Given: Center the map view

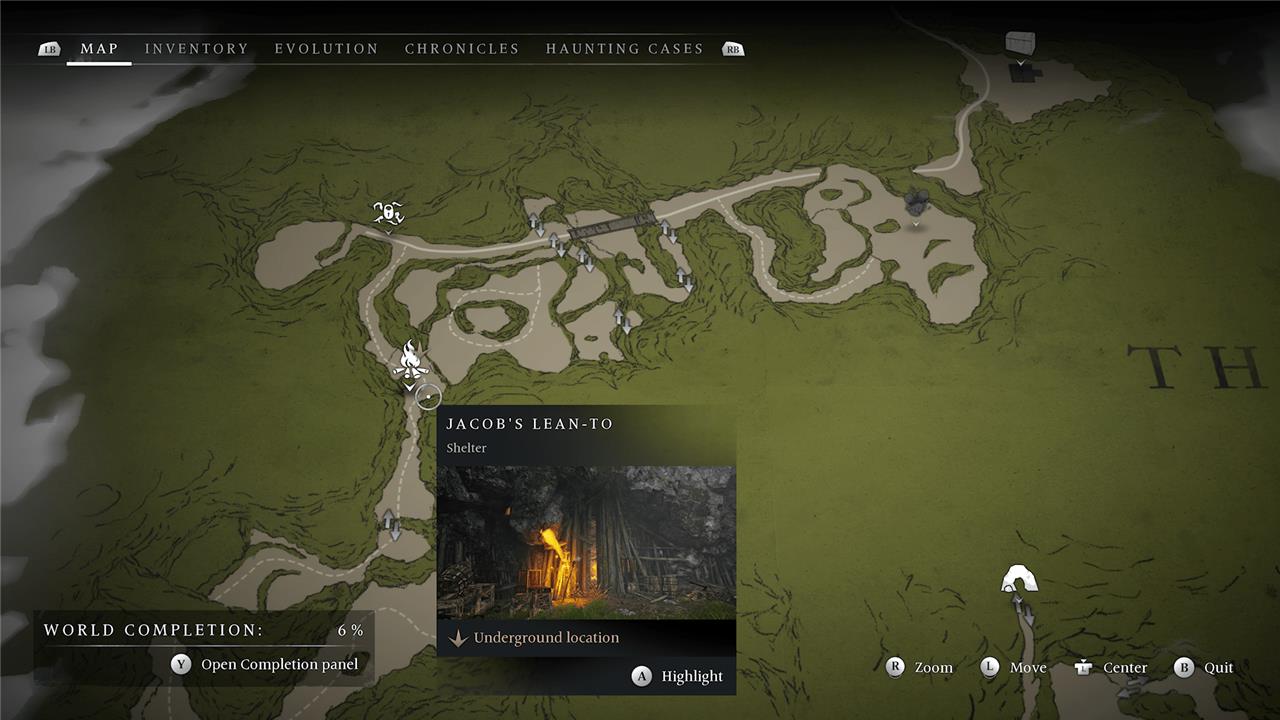Looking at the screenshot, I should click(1110, 668).
